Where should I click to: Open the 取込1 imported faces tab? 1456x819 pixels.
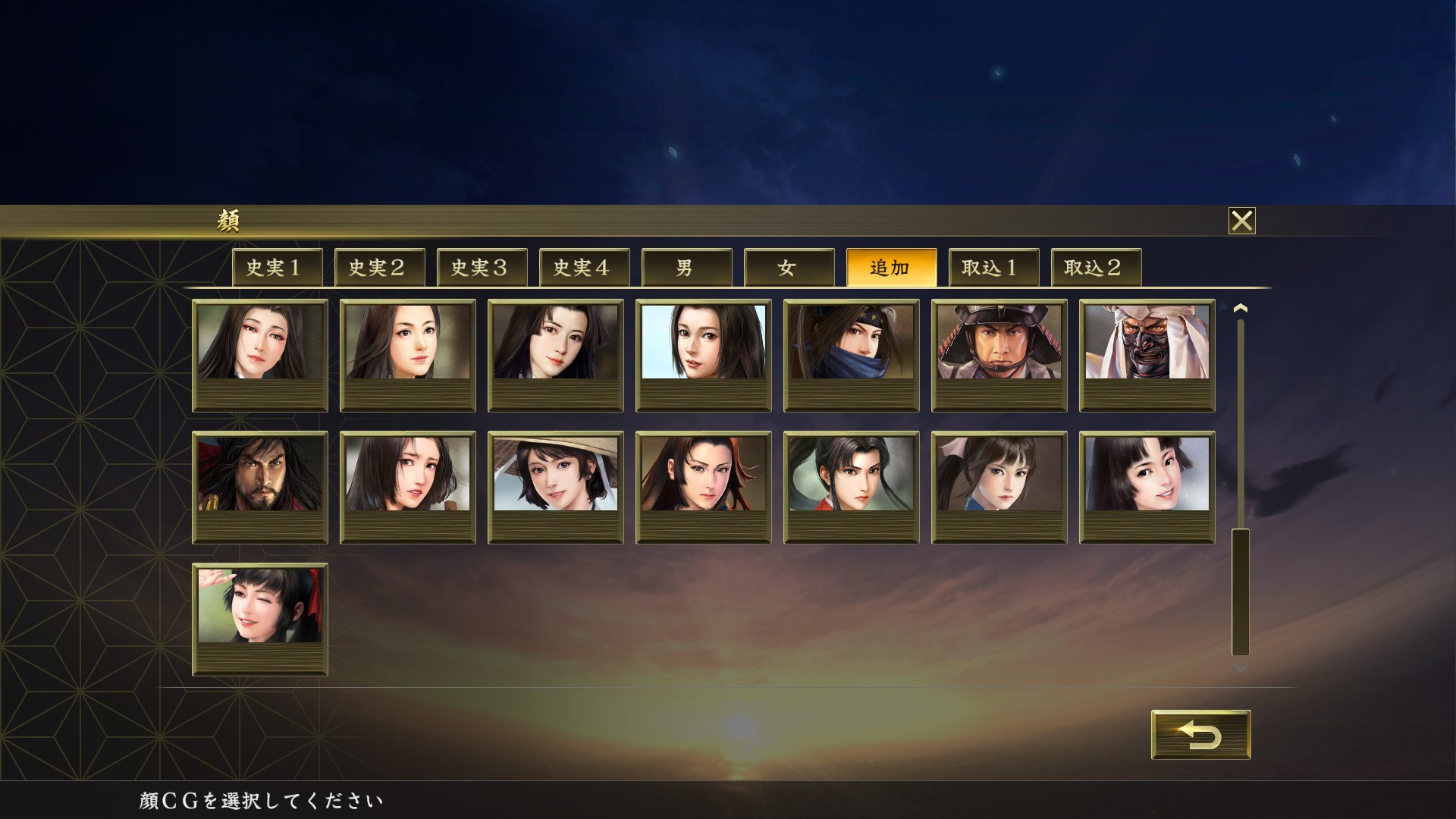tap(994, 267)
